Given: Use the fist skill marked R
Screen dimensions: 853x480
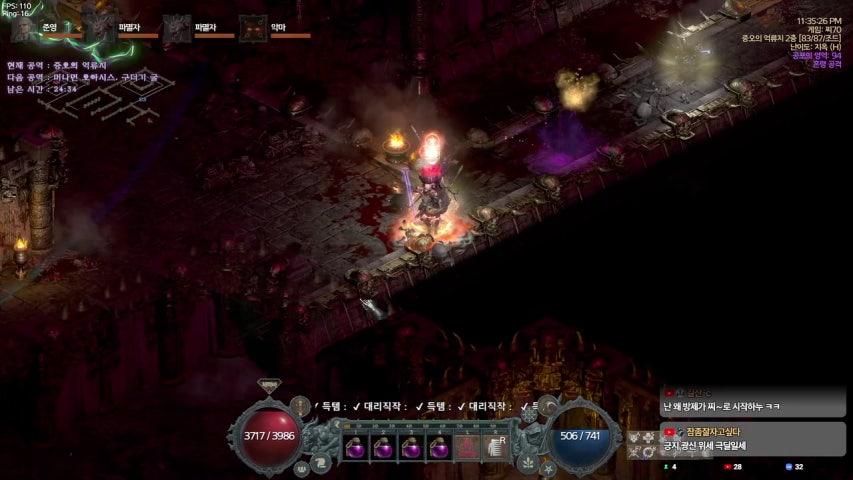Looking at the screenshot, I should (495, 448).
